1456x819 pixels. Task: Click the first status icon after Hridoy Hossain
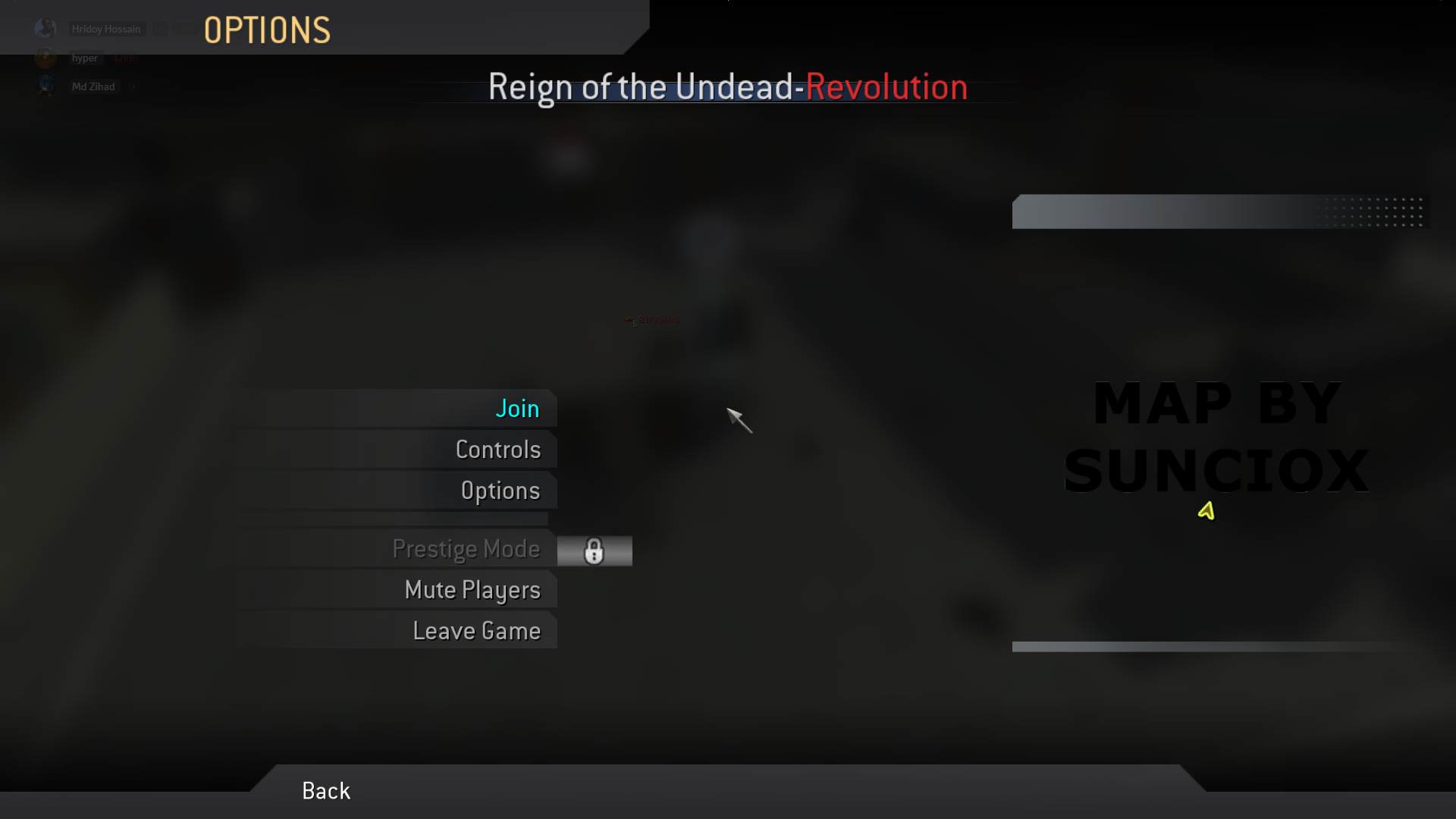tap(160, 30)
